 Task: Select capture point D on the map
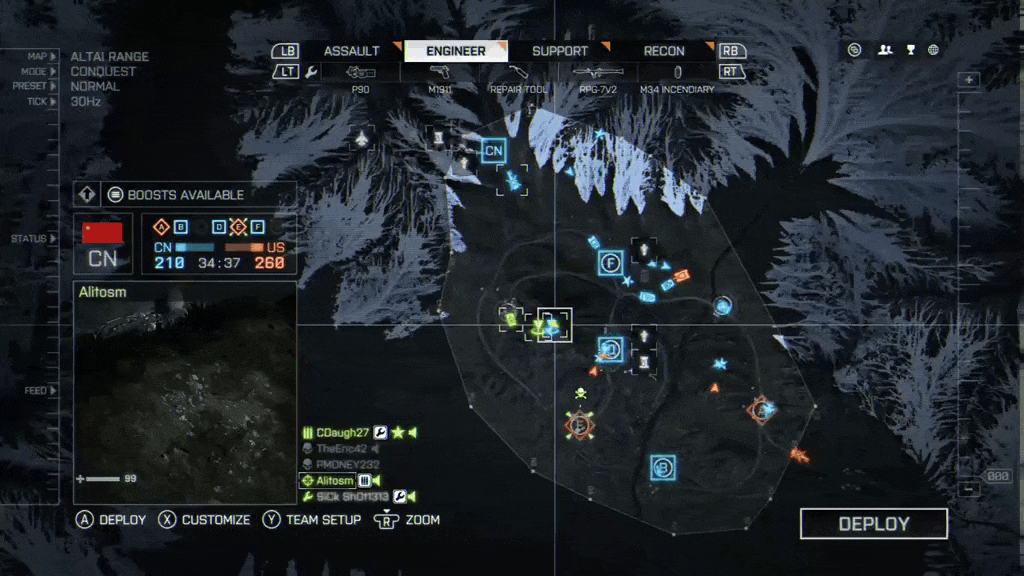tap(611, 349)
